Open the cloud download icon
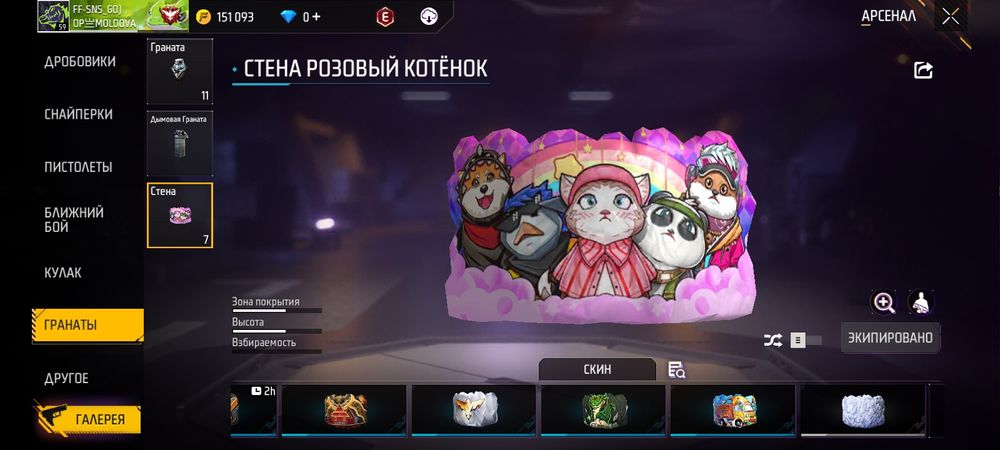The height and width of the screenshot is (450, 1000). [x=429, y=16]
